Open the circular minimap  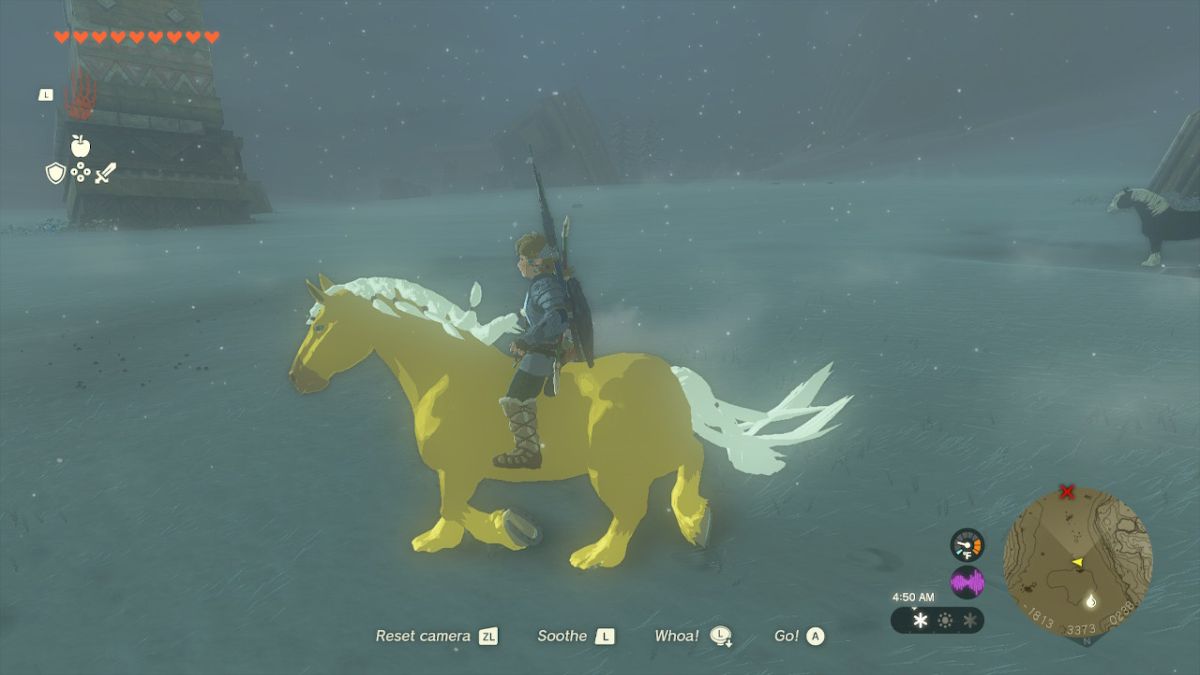click(x=1077, y=561)
